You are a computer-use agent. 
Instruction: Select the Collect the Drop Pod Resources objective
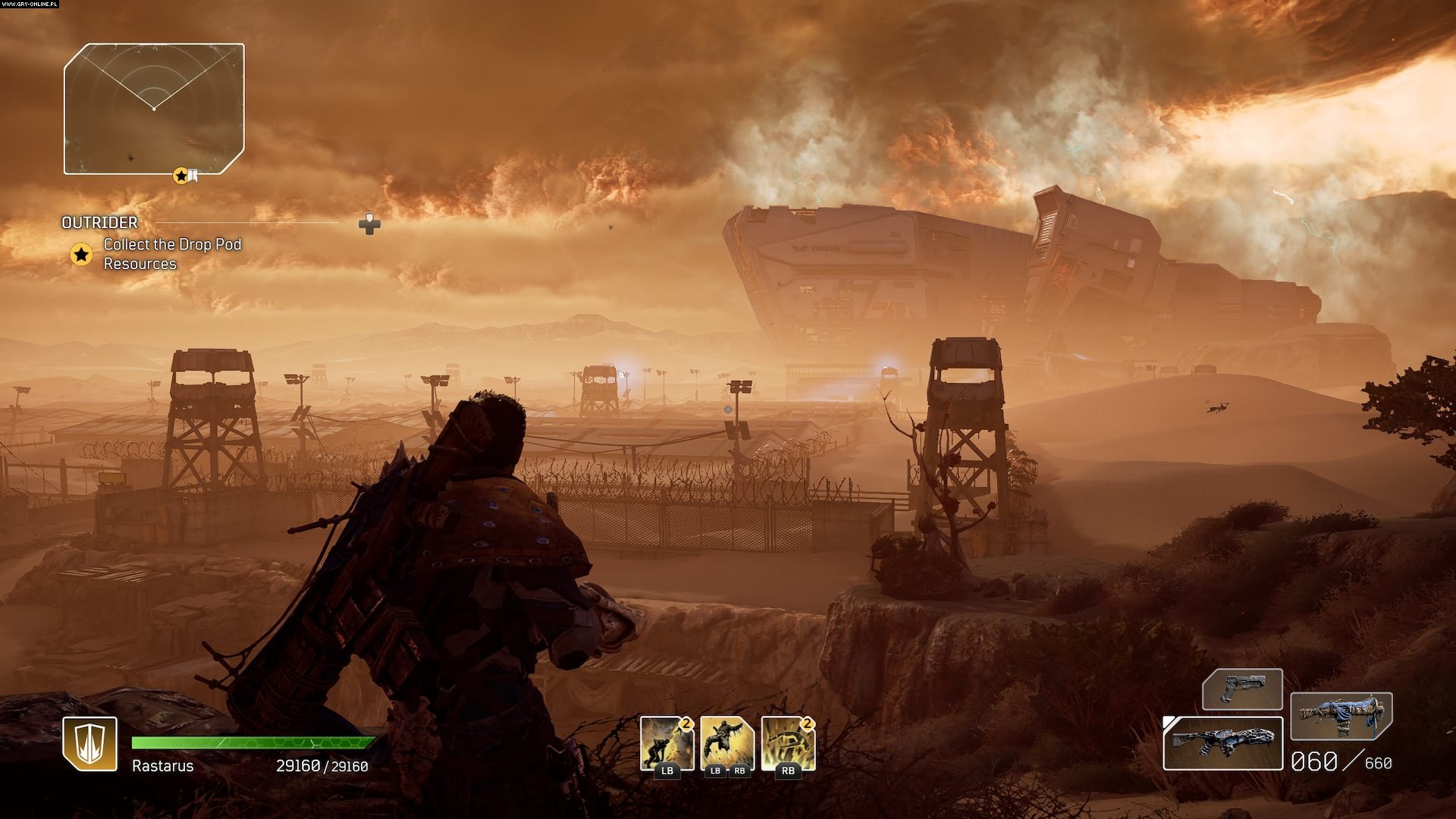172,254
